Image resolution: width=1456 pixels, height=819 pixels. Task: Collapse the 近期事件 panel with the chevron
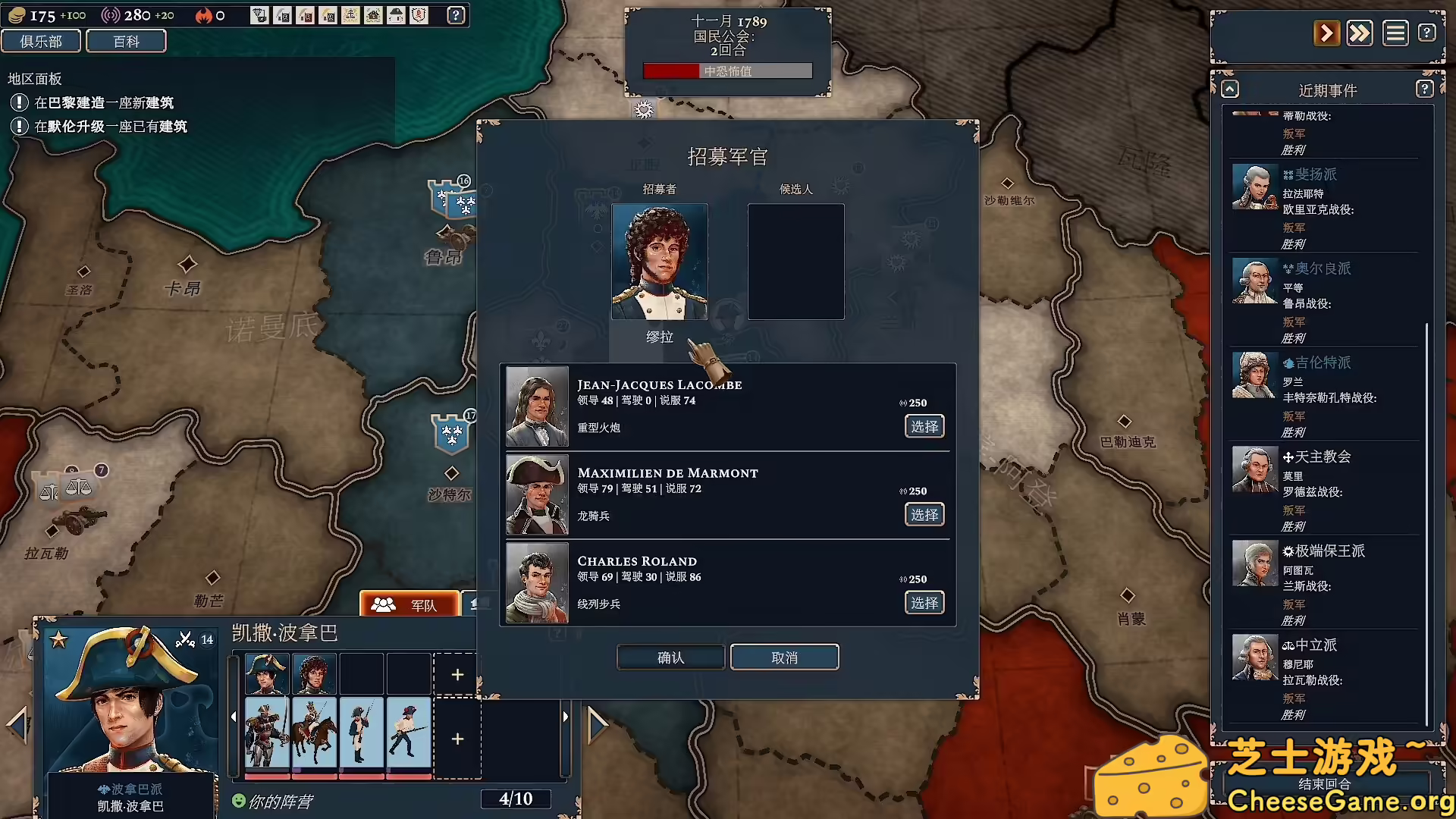pyautogui.click(x=1229, y=89)
